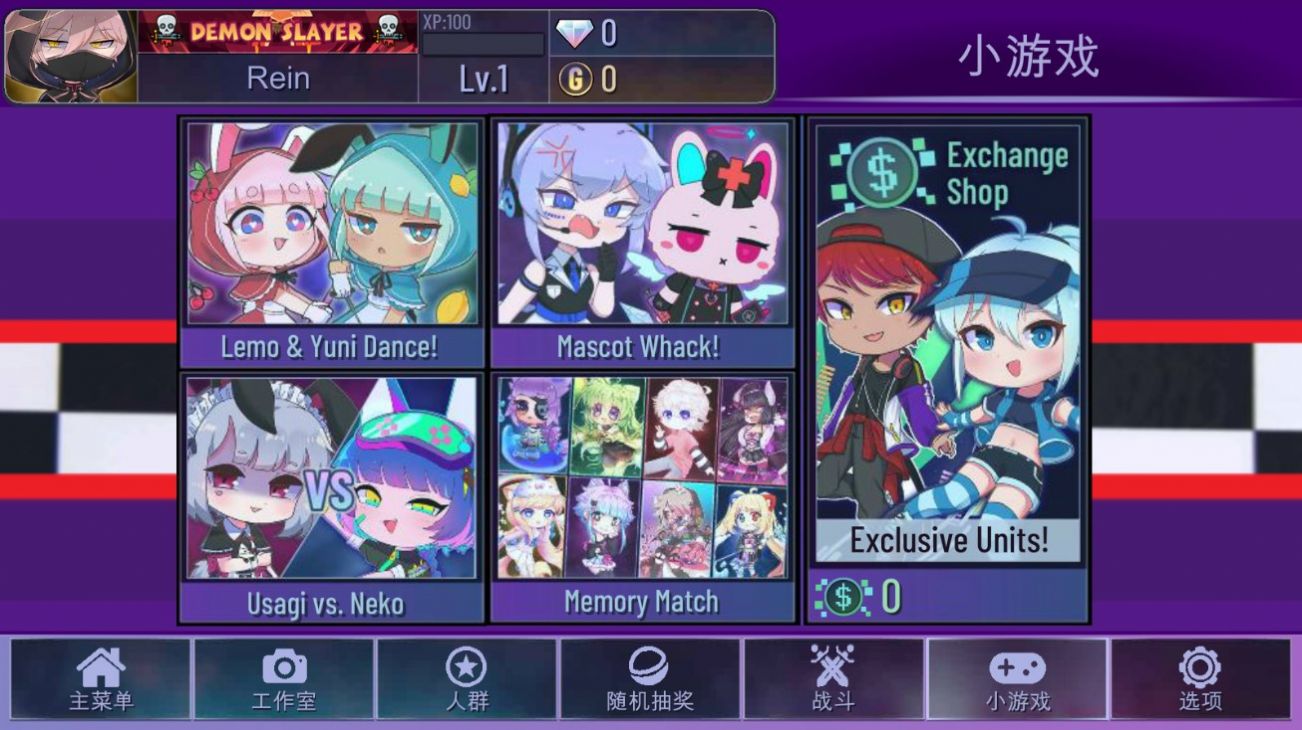
Task: Open the Exchange Shop for Exclusive Units
Action: coord(947,360)
